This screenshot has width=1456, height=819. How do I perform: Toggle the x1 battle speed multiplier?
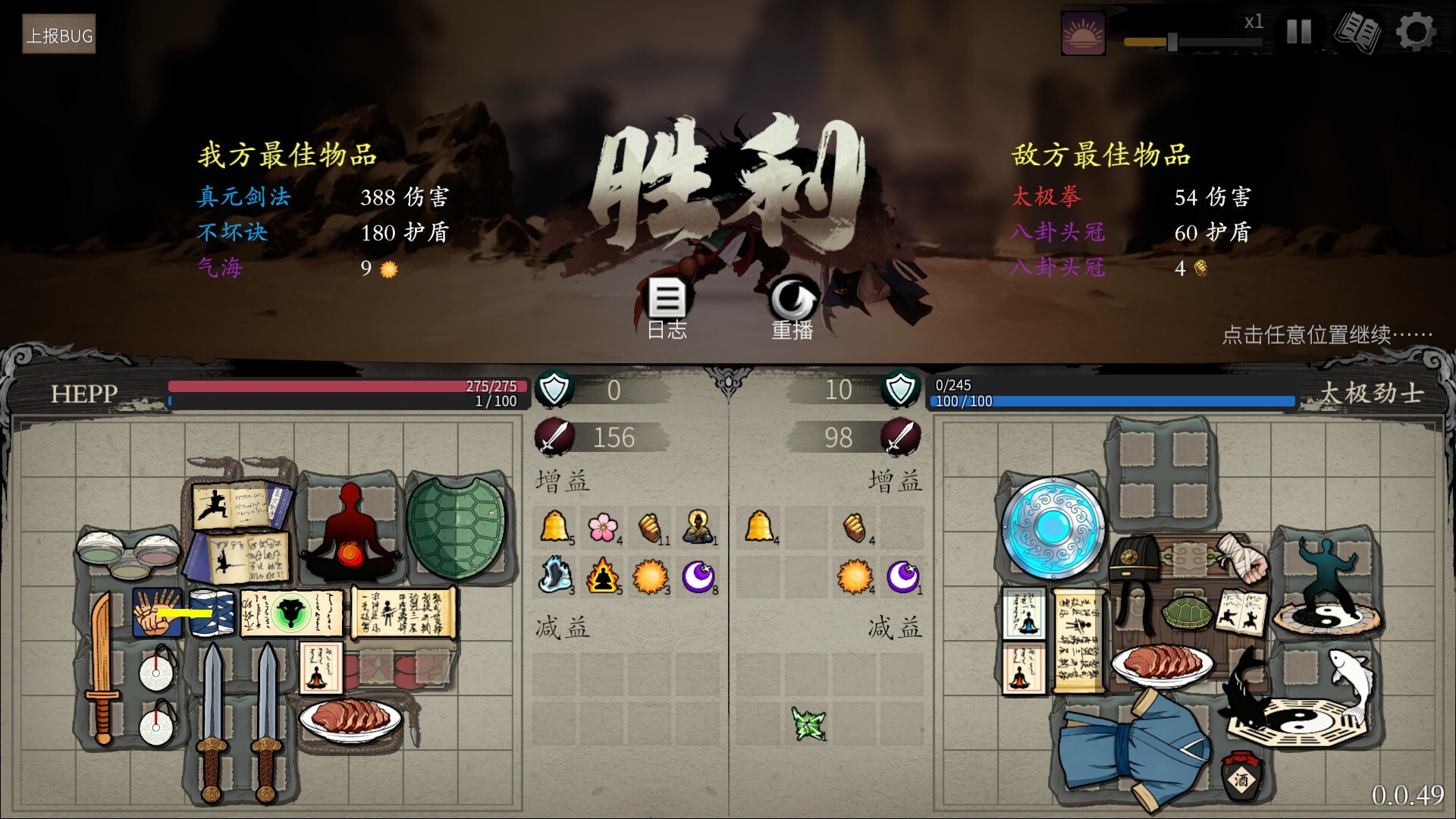tap(1254, 23)
